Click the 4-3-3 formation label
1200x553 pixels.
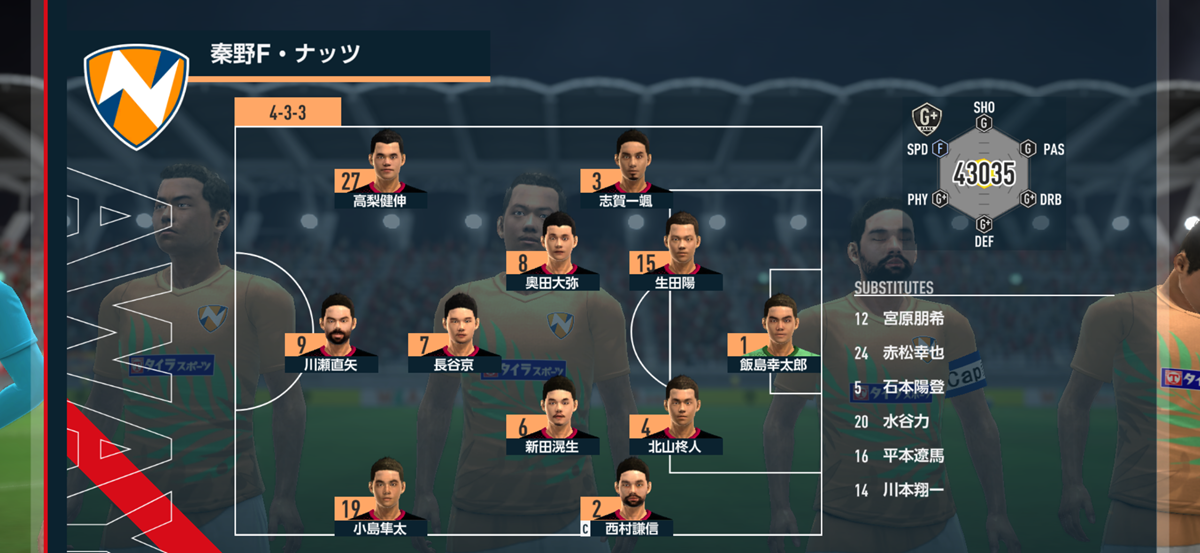pyautogui.click(x=288, y=112)
